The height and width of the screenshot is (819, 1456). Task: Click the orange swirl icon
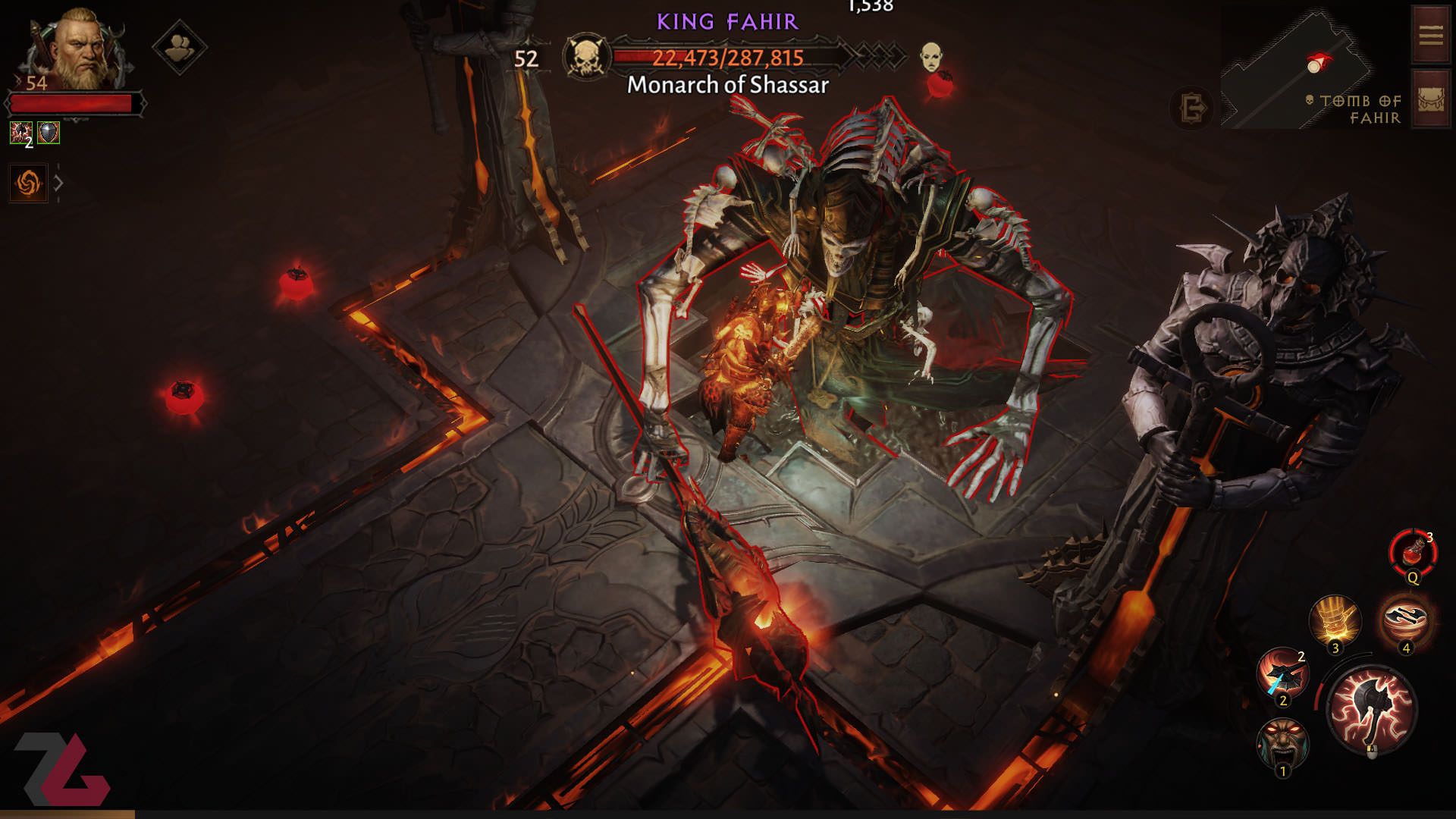point(28,183)
